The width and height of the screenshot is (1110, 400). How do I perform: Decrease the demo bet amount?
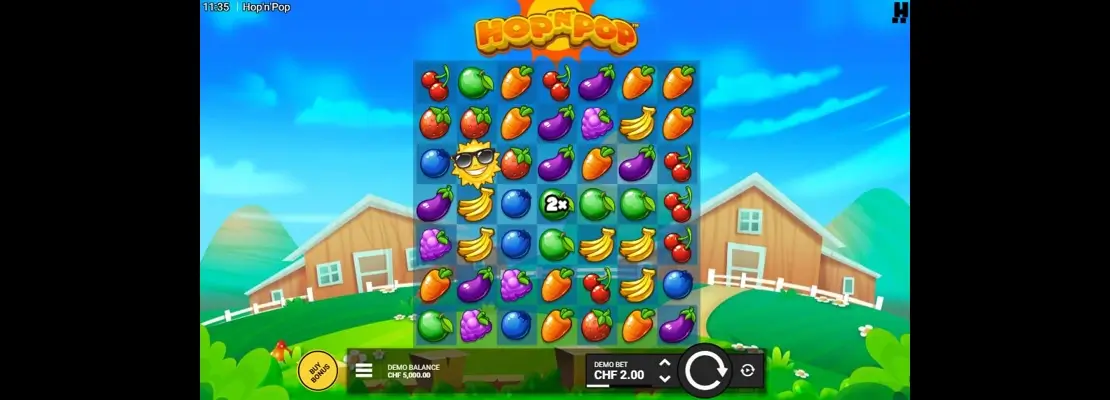click(665, 379)
